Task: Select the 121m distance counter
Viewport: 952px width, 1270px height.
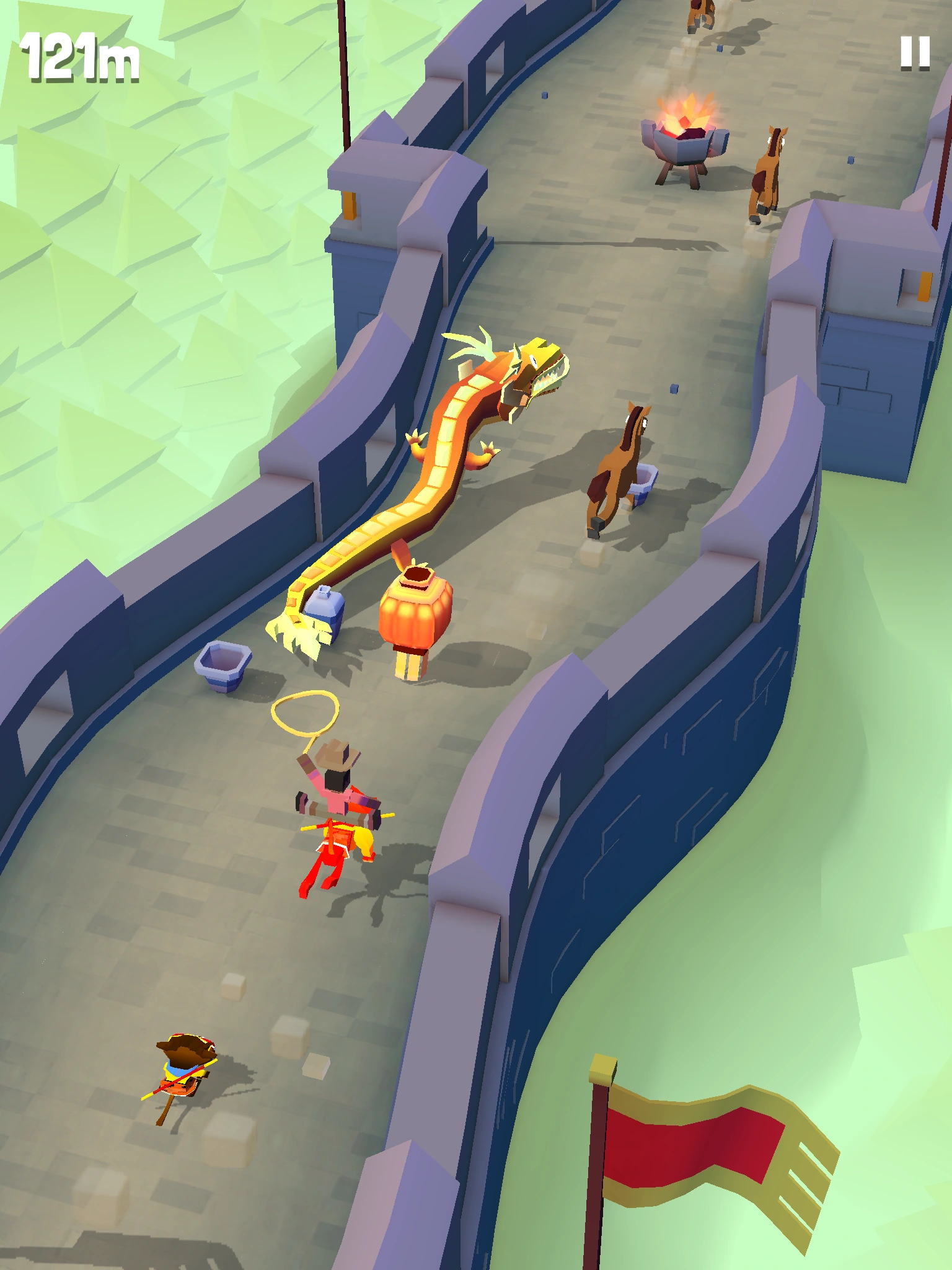Action: click(x=81, y=59)
